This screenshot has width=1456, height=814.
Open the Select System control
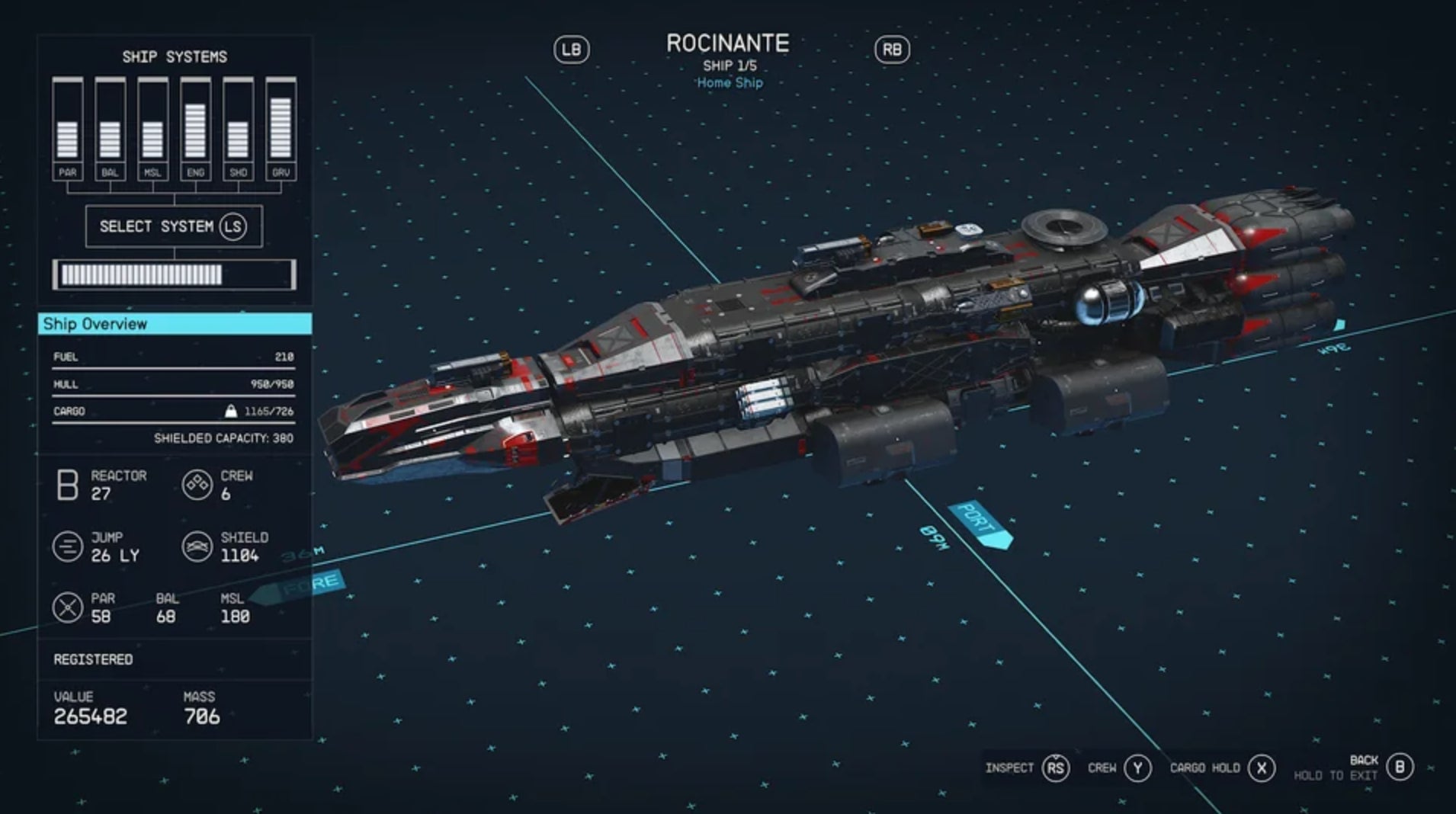click(x=172, y=226)
